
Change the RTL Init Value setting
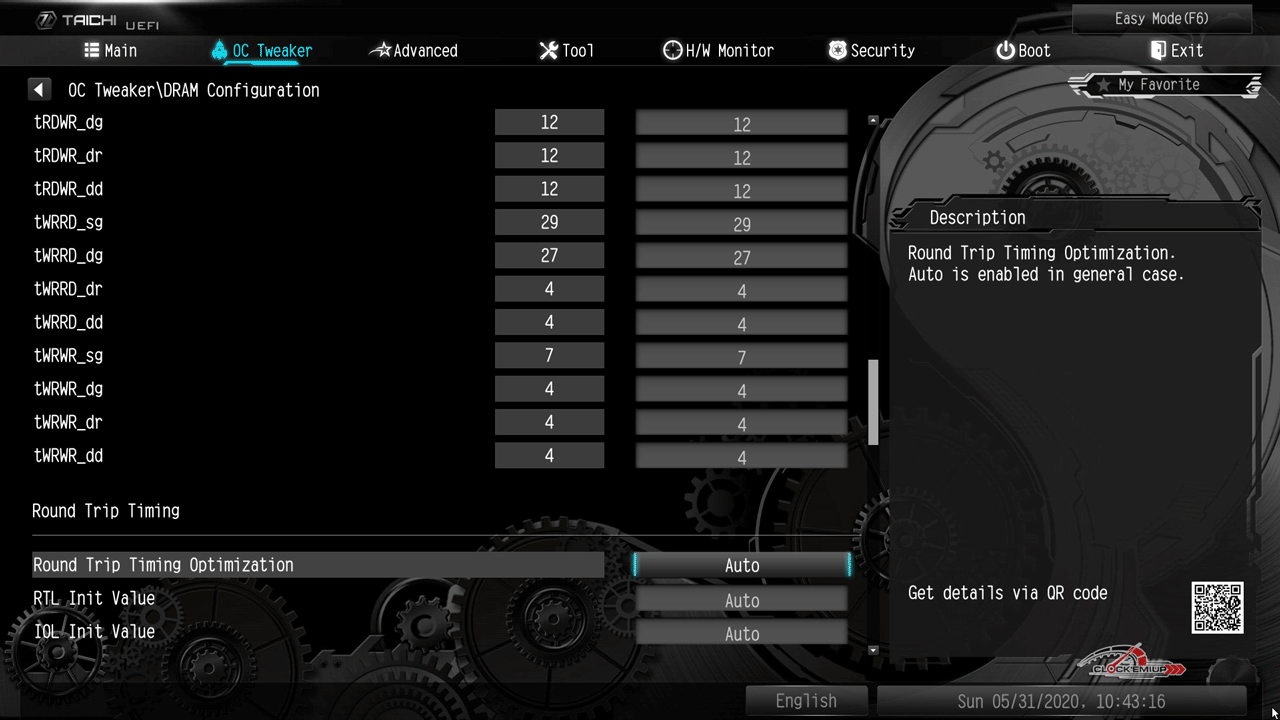click(741, 600)
